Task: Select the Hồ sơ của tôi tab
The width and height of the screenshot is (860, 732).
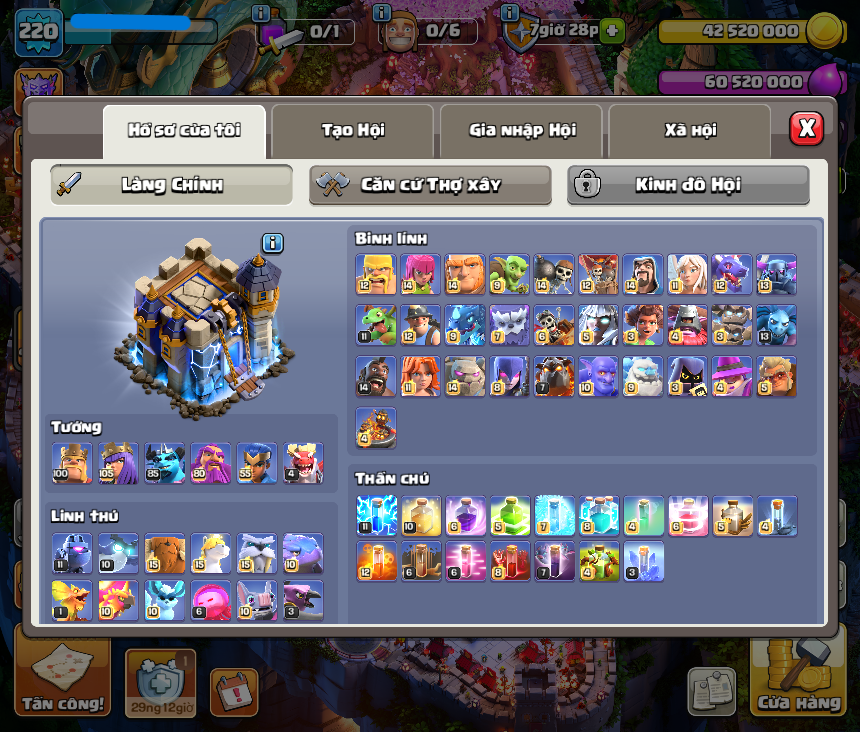Action: pyautogui.click(x=184, y=130)
